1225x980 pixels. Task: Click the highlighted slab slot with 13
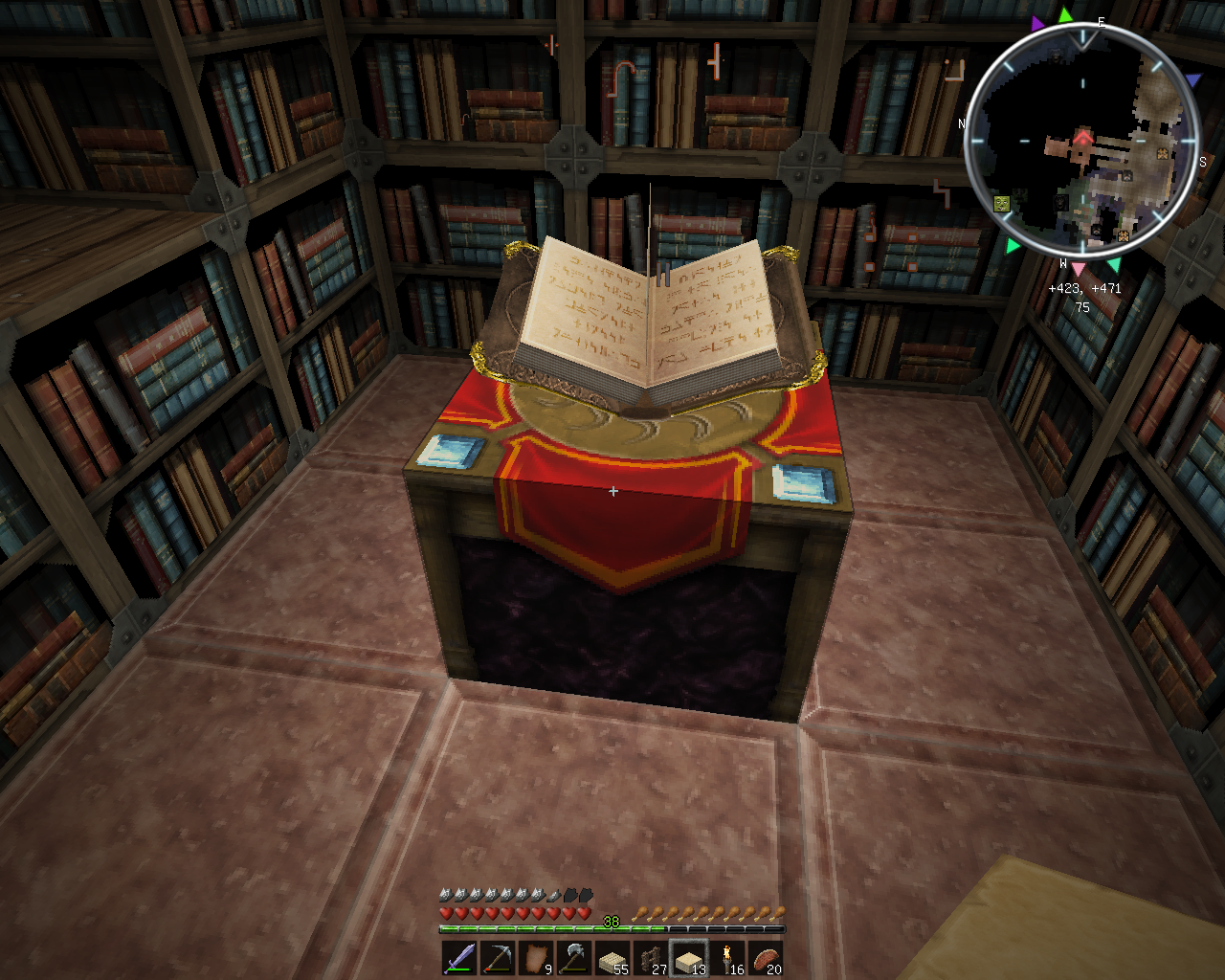click(x=689, y=958)
